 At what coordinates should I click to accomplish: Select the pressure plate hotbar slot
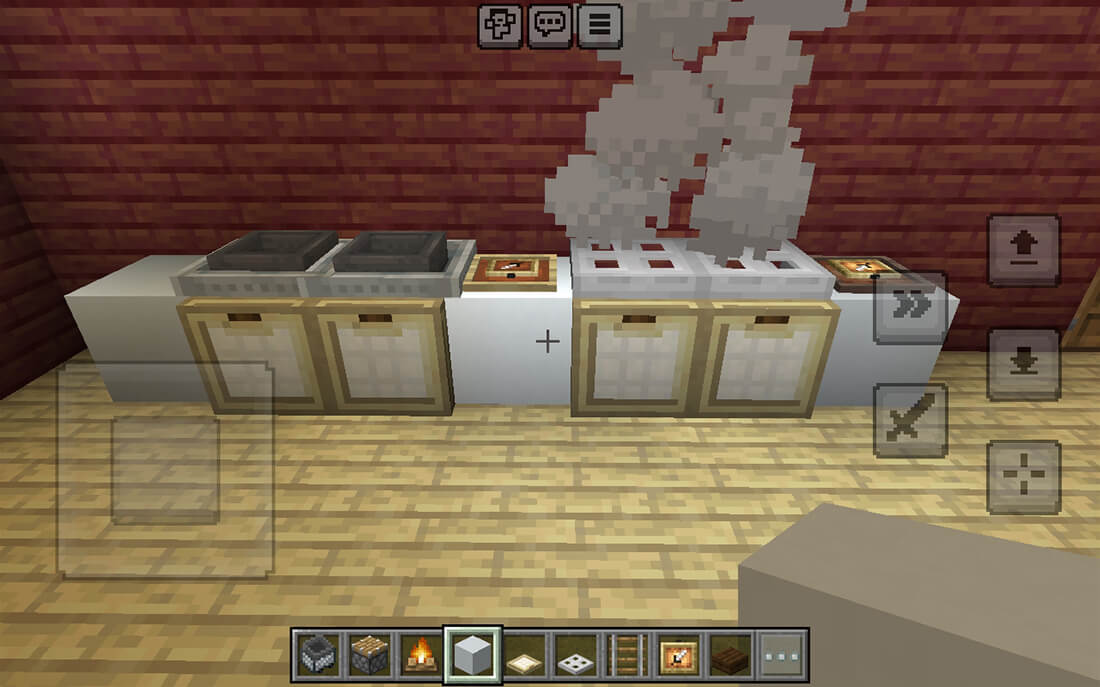click(x=524, y=655)
